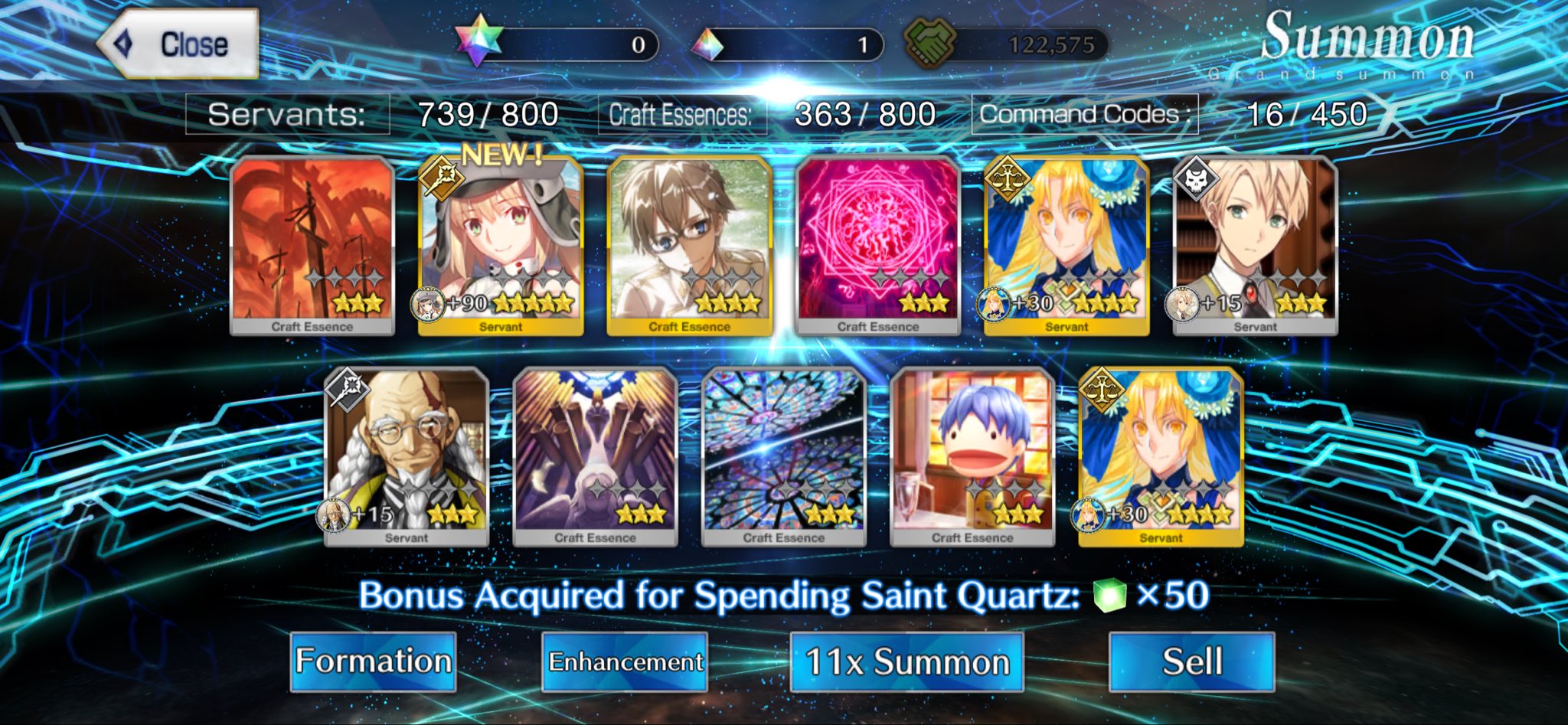The image size is (1568, 725).
Task: Select the NEW five-star servant card
Action: (x=501, y=245)
